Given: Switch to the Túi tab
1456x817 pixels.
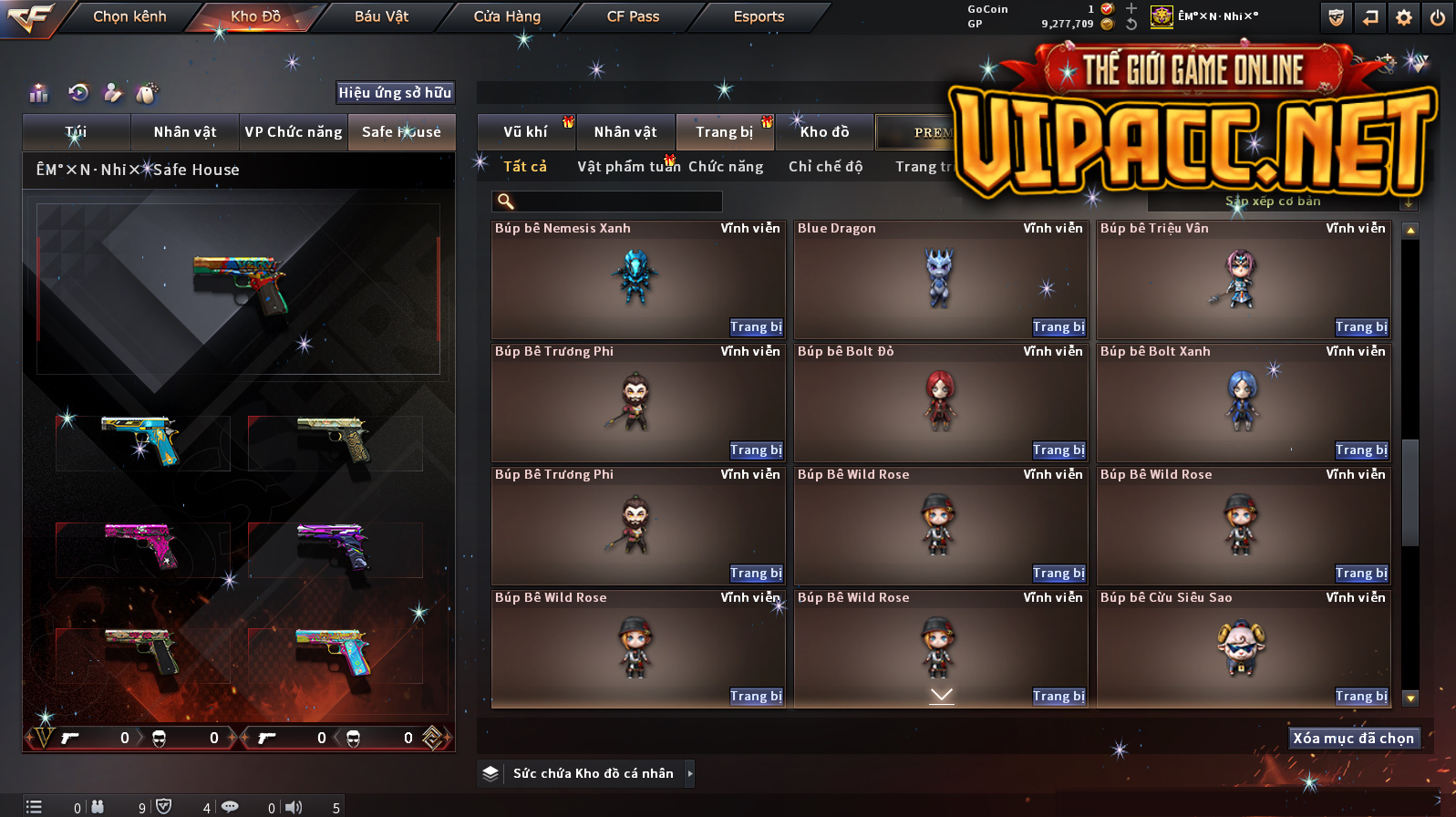Looking at the screenshot, I should (x=77, y=132).
